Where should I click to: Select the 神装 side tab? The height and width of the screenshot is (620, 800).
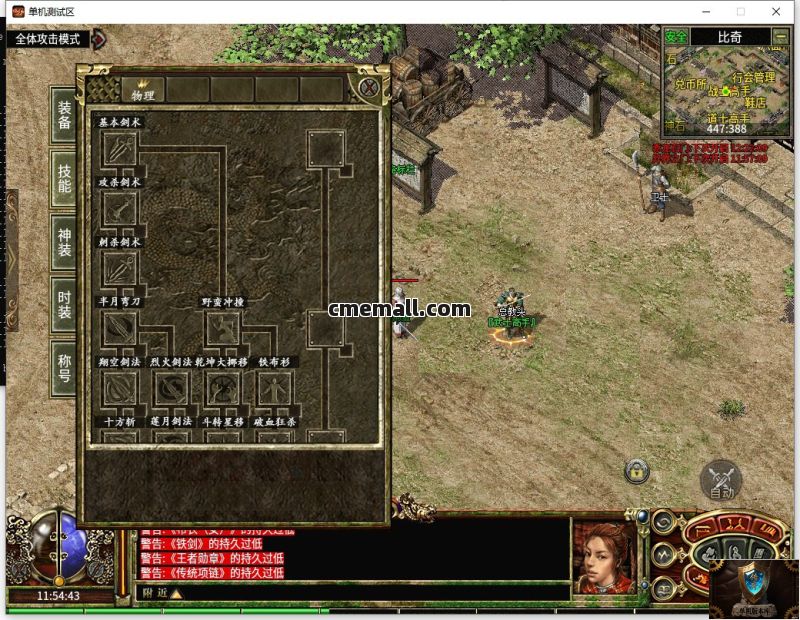[65, 242]
